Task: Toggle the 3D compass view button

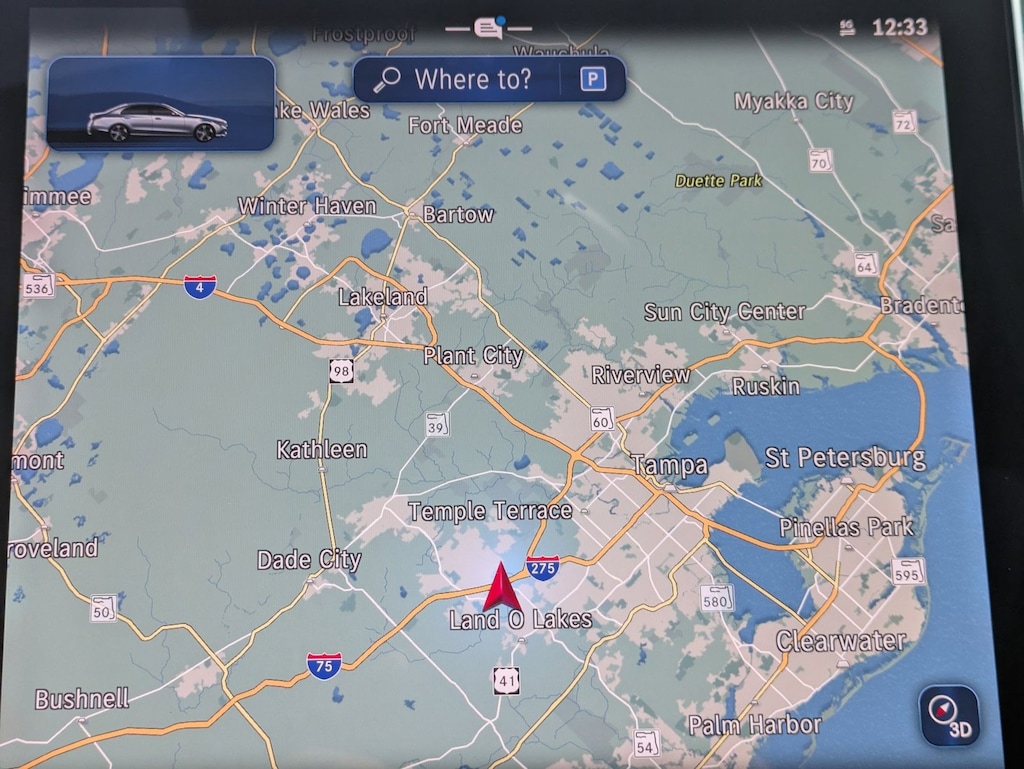Action: [949, 715]
